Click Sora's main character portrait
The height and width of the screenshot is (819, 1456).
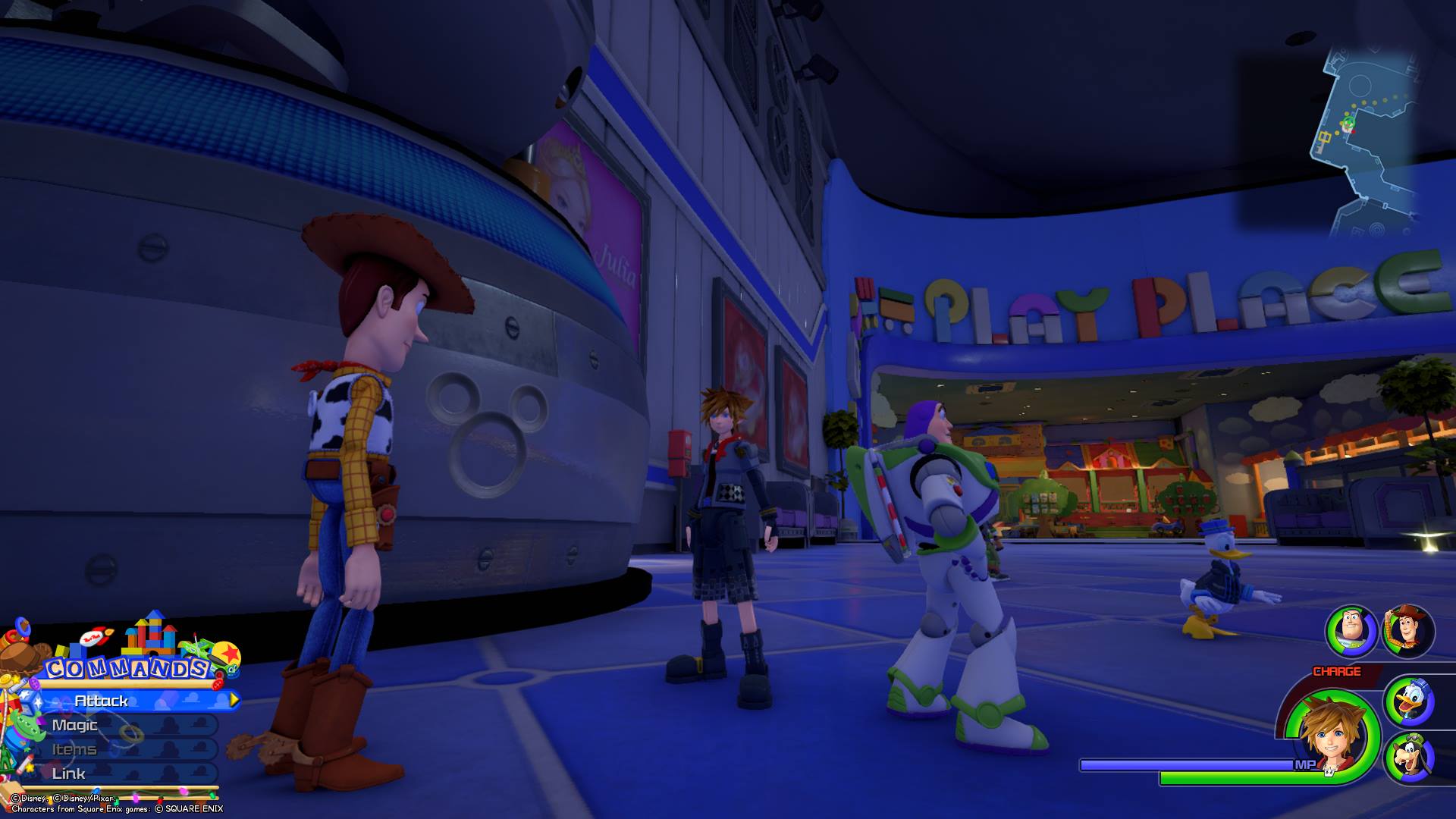(1332, 736)
